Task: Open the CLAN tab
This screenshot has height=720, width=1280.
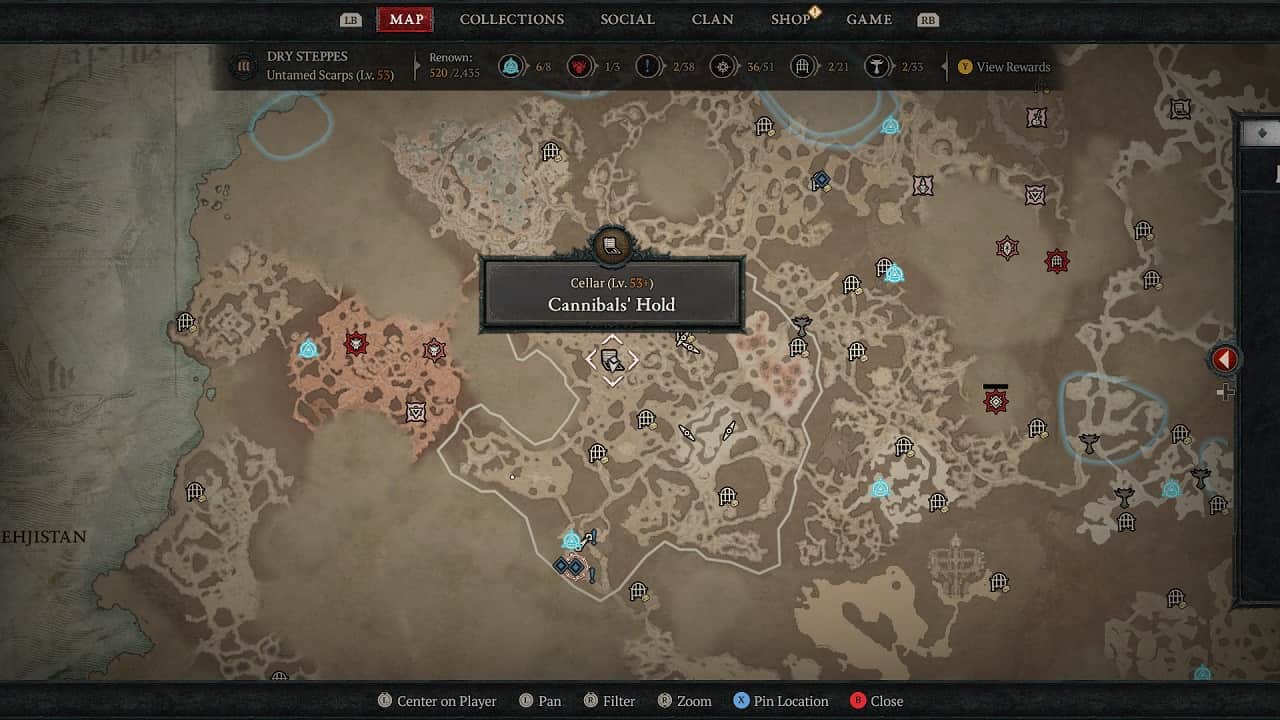Action: (x=712, y=19)
